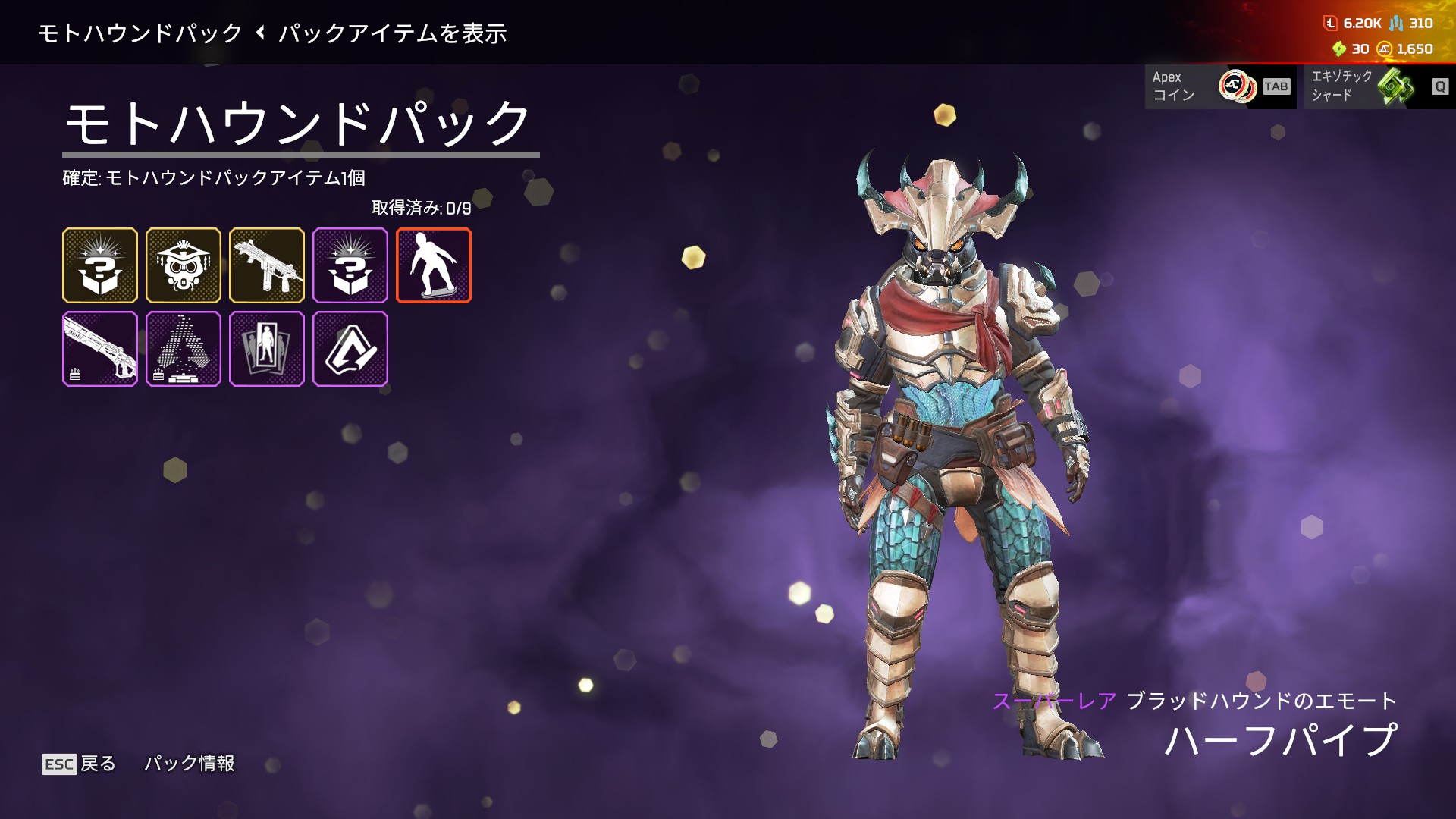Select the purple particle trail item tile
Screen dimensions: 1456x819
click(x=184, y=349)
